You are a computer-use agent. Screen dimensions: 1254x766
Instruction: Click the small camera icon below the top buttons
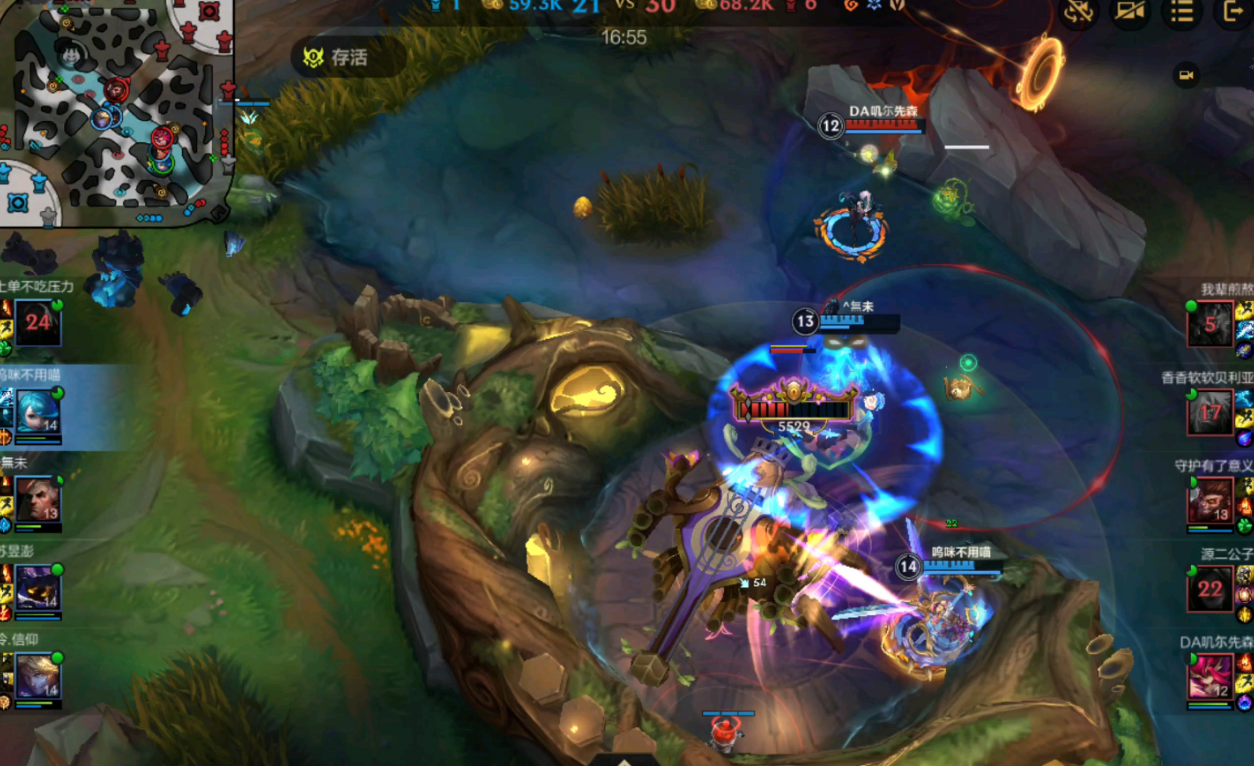1186,75
